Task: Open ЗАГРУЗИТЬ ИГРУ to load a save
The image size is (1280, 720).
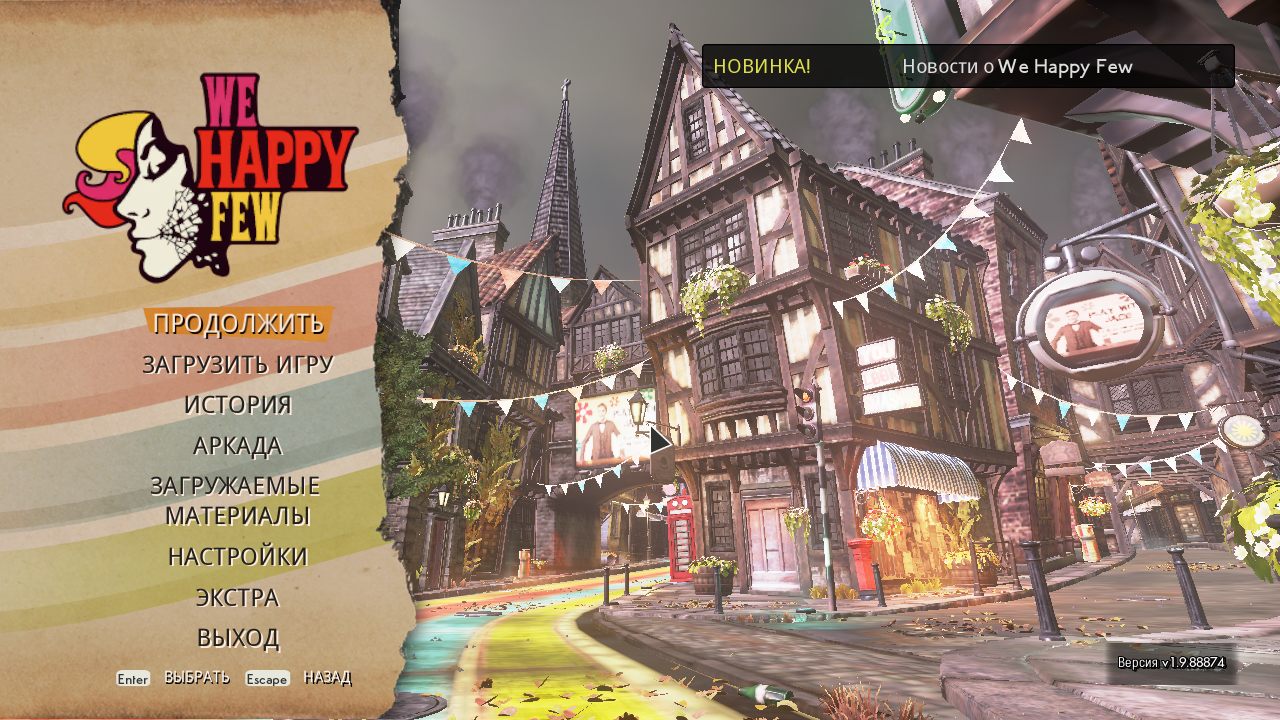Action: [239, 365]
